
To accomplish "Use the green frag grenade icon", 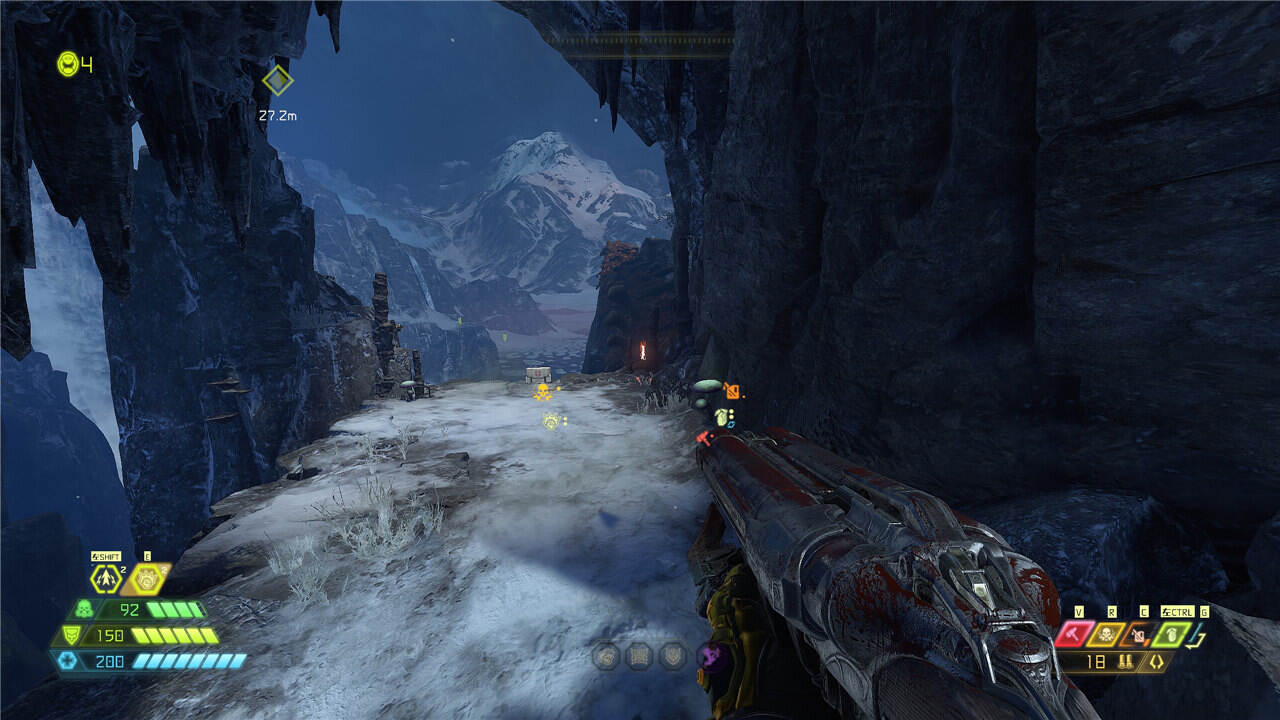I will point(1171,634).
